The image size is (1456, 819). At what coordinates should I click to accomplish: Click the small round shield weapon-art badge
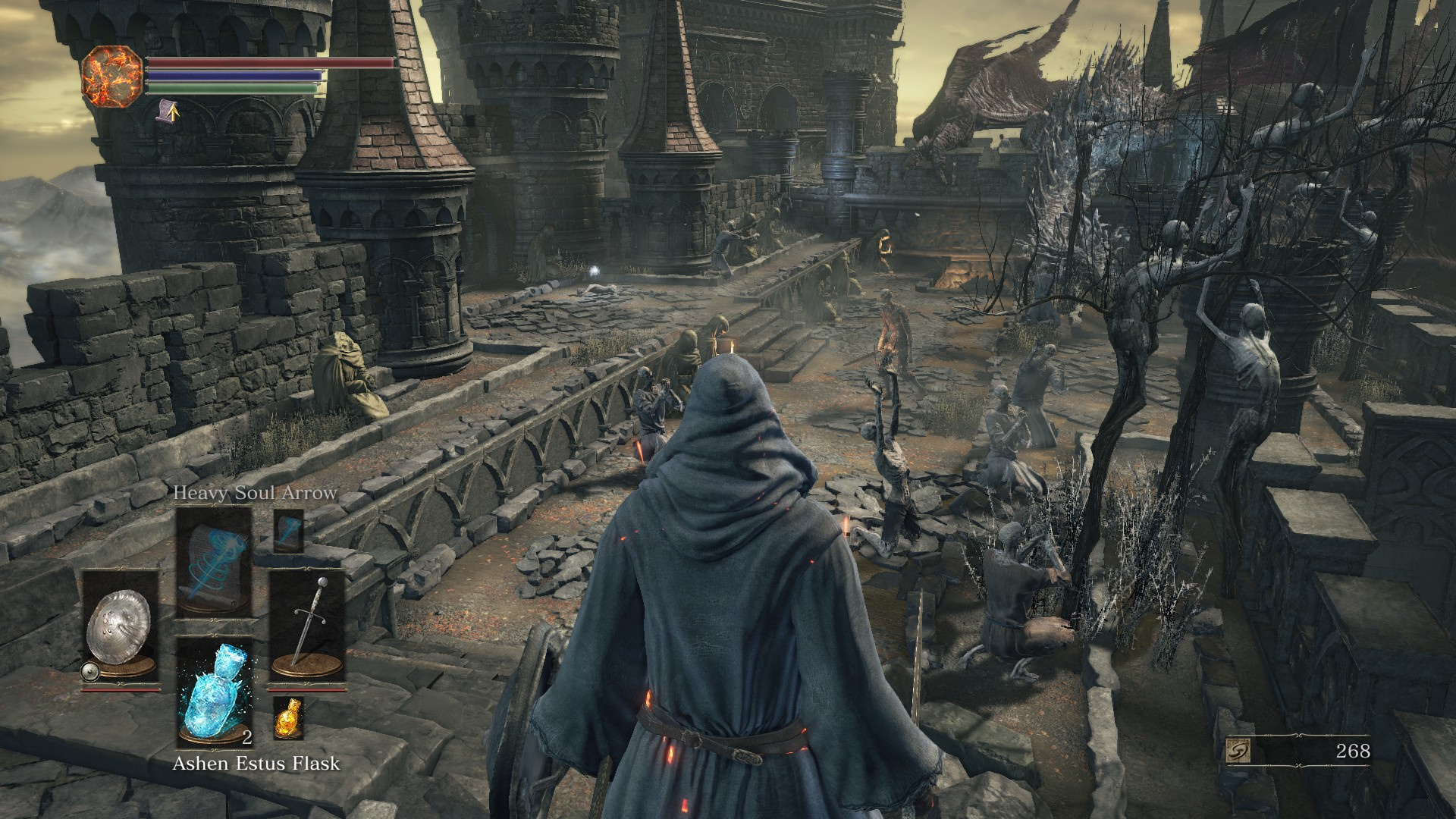[x=90, y=670]
